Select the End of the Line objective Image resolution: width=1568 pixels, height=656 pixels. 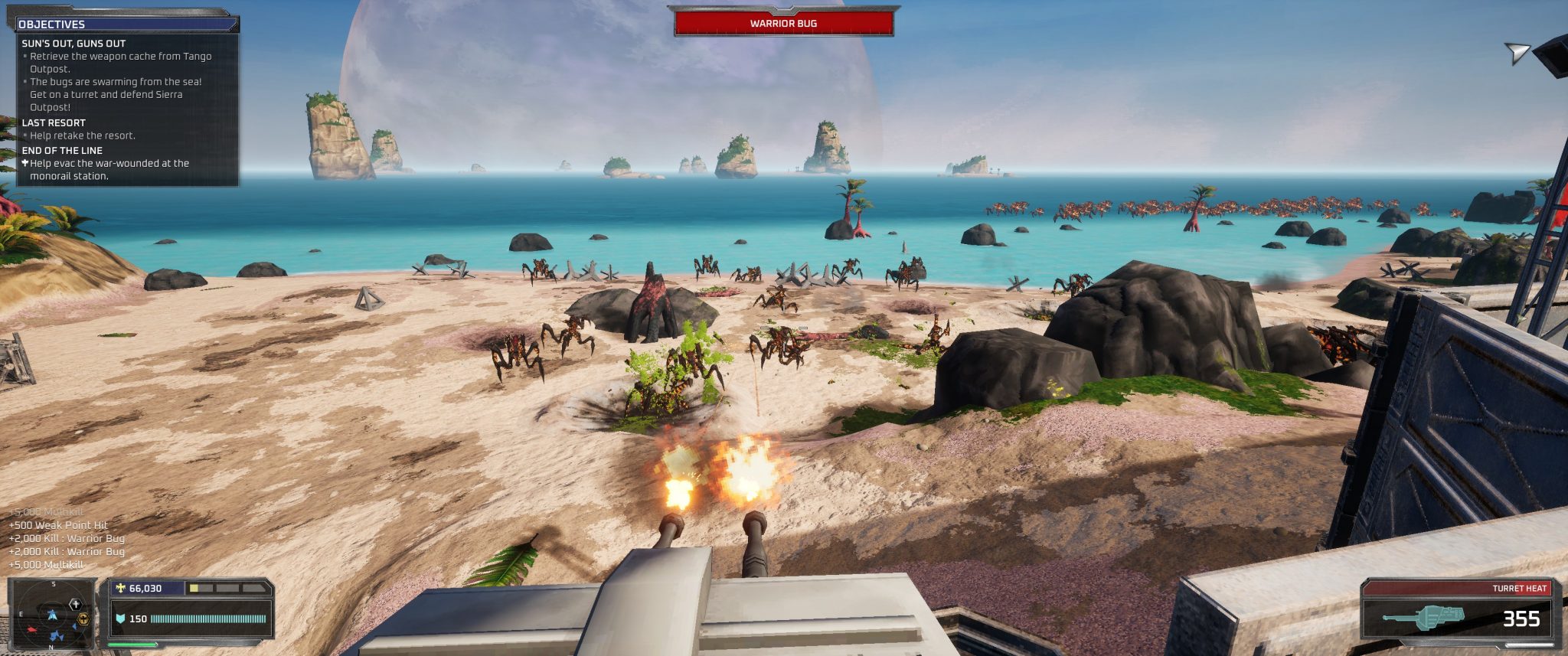tap(62, 151)
